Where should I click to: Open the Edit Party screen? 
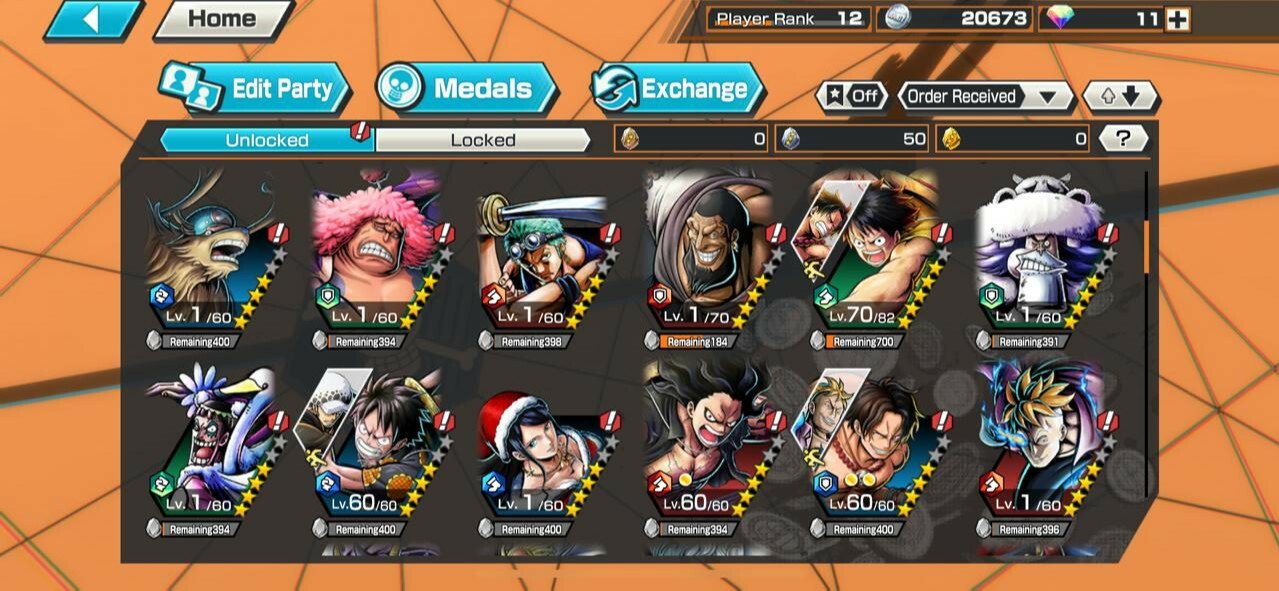tap(256, 89)
